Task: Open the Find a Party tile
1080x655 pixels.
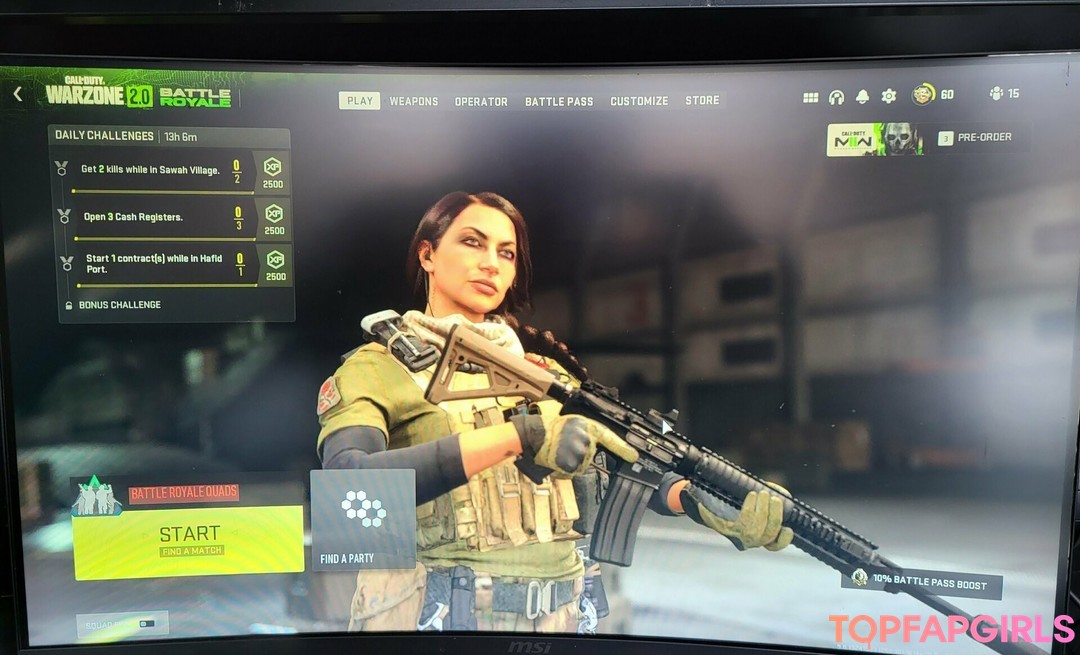Action: click(x=362, y=519)
